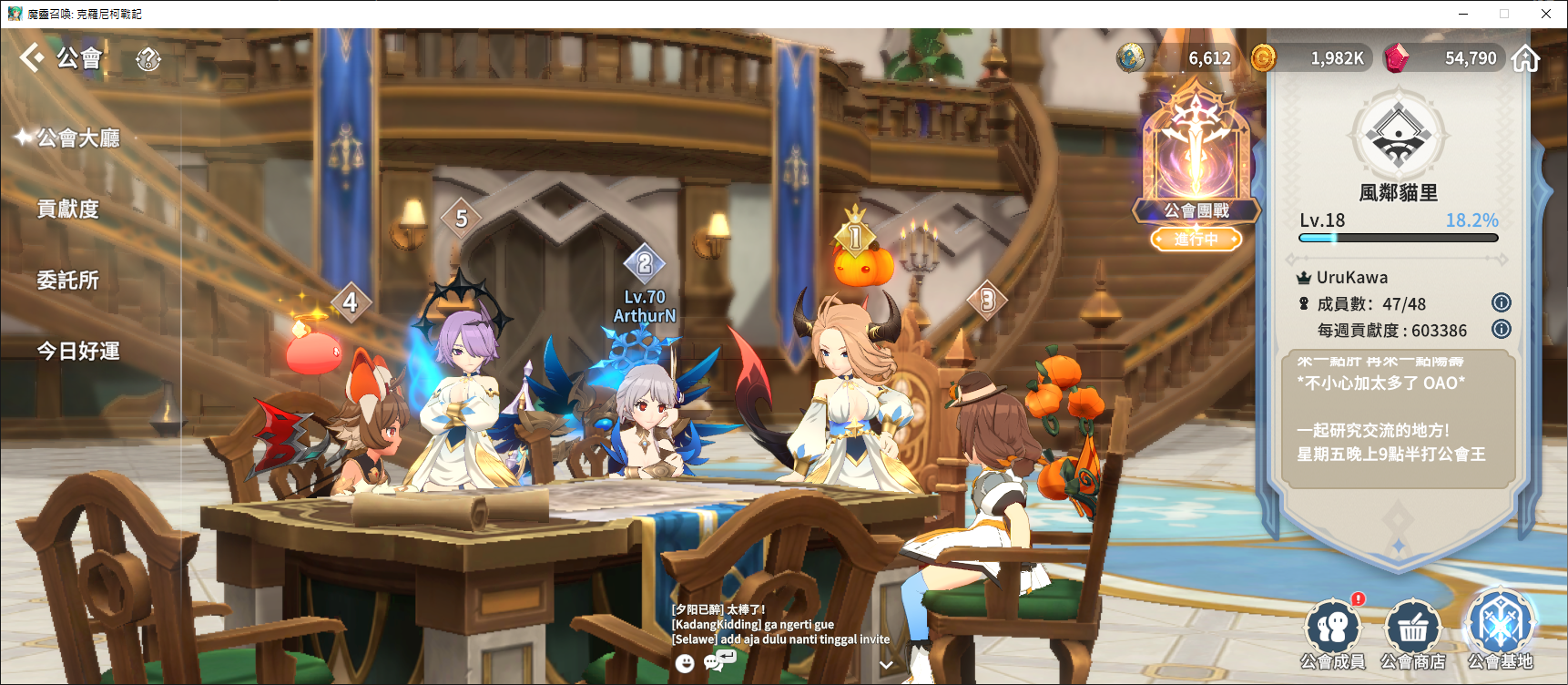Viewport: 1568px width, 685px height.
Task: Open the emoji smiley button in chat
Action: pyautogui.click(x=685, y=663)
